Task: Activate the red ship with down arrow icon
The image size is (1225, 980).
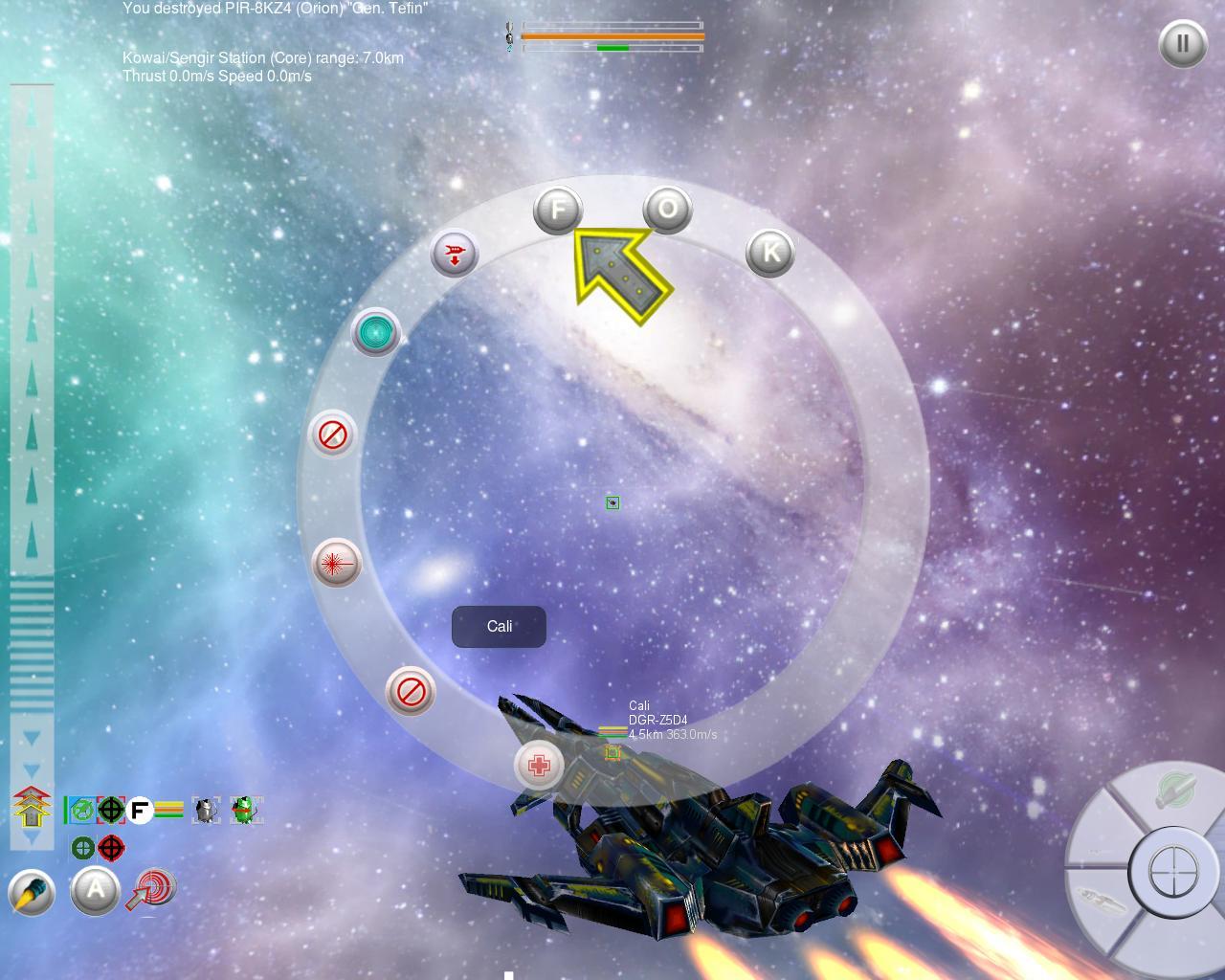Action: click(455, 254)
